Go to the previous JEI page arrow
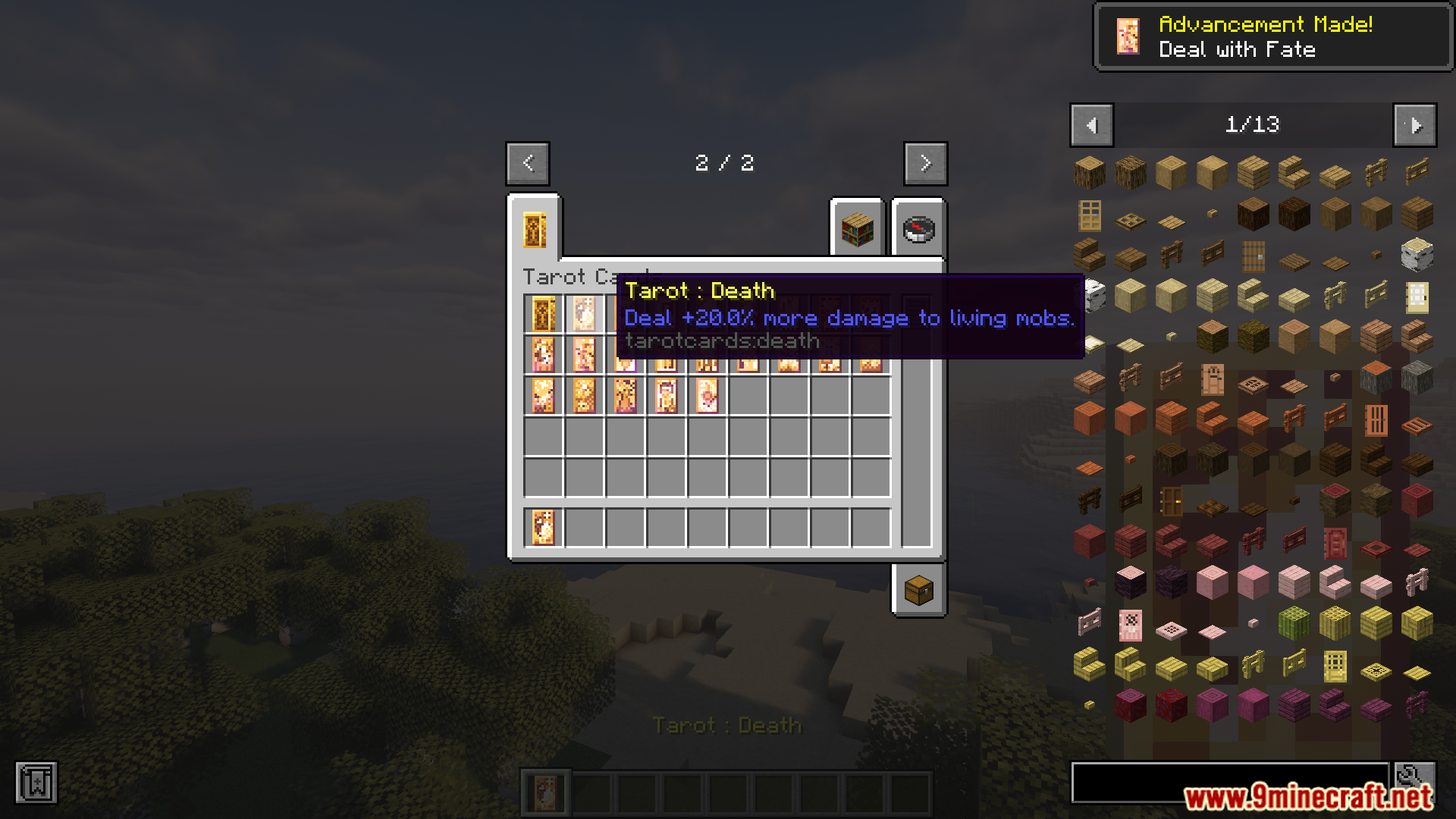1456x819 pixels. click(x=1092, y=125)
